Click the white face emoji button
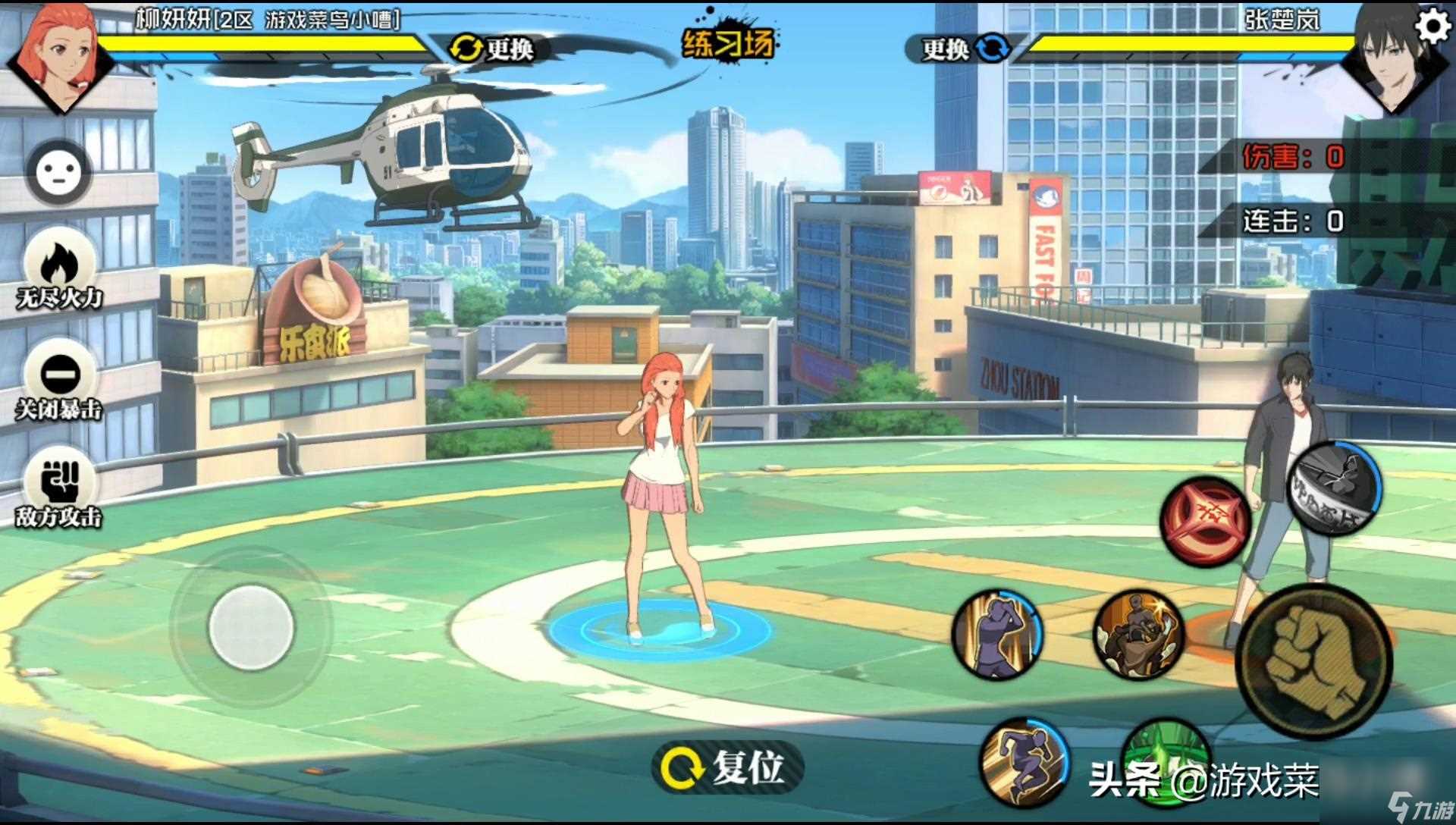 (x=59, y=172)
